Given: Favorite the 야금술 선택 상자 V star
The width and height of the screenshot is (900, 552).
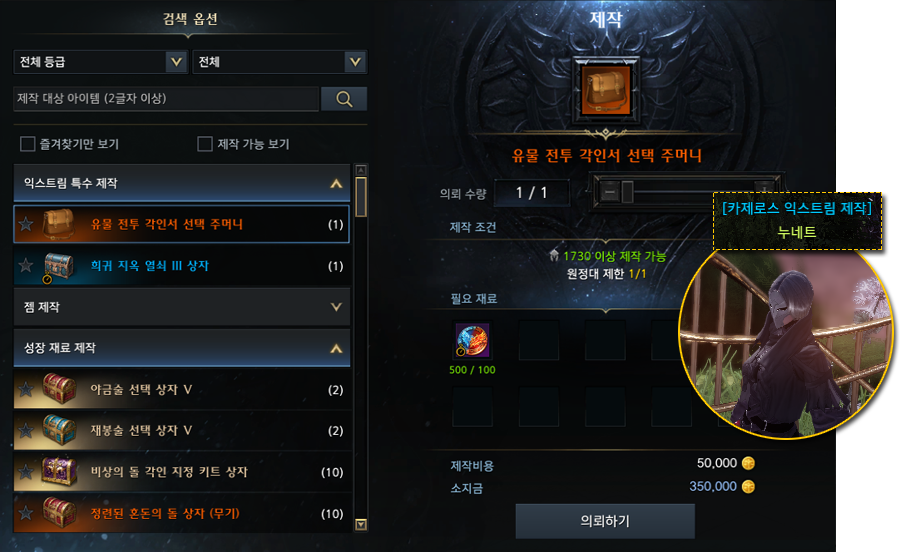Looking at the screenshot, I should 25,389.
